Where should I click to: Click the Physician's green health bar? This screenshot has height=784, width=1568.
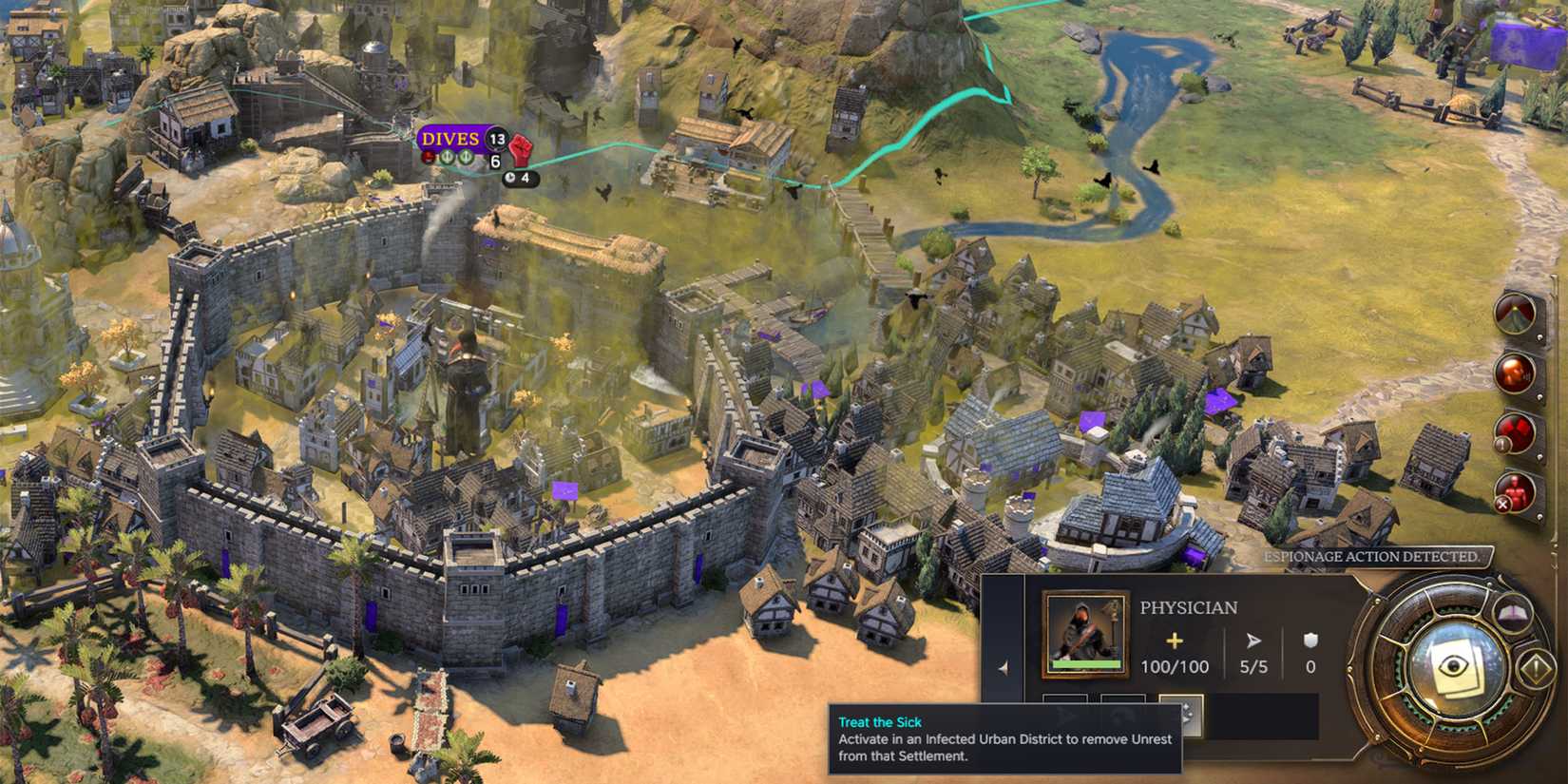(1085, 665)
